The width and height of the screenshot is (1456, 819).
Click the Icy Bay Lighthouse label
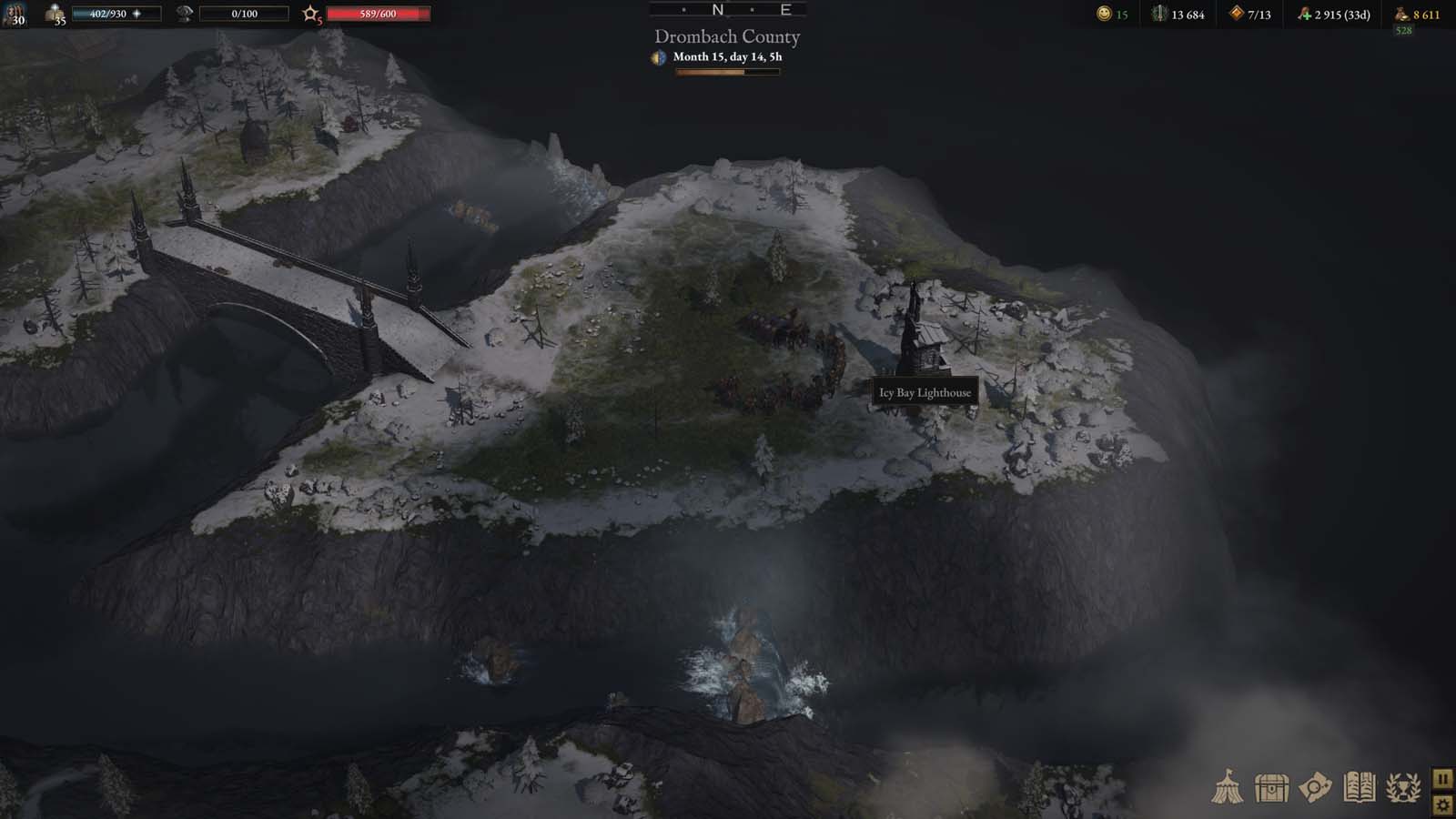[x=925, y=390]
